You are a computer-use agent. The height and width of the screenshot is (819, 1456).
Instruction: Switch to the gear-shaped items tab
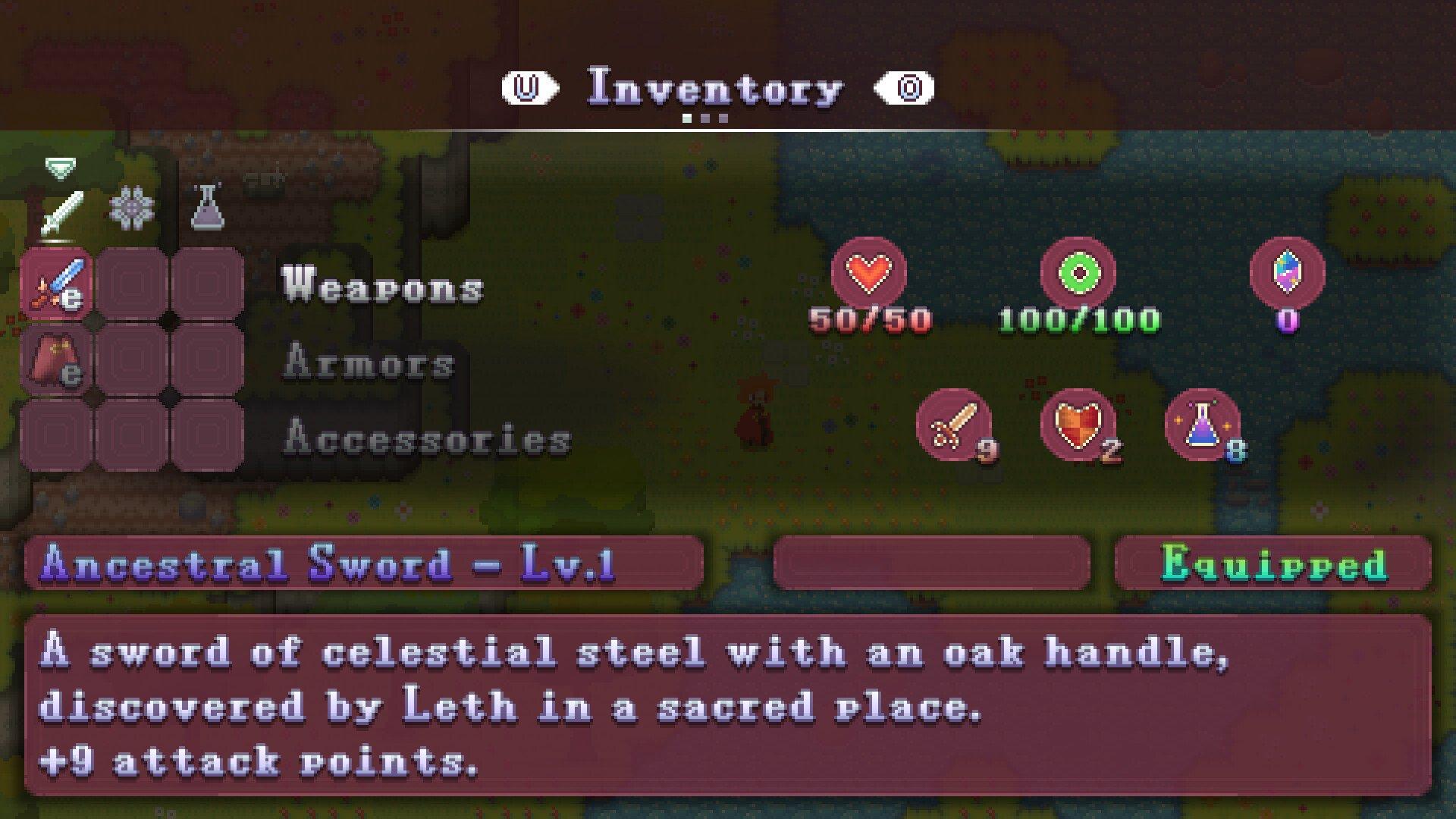tap(132, 208)
